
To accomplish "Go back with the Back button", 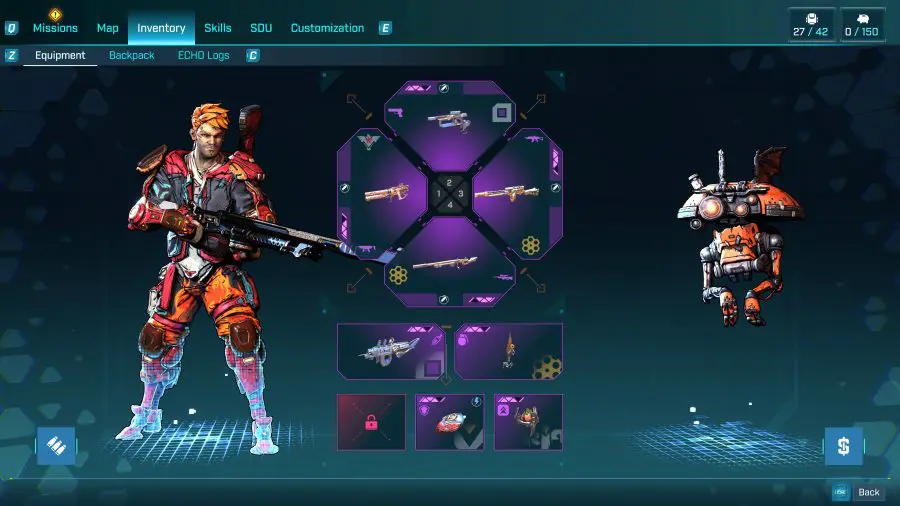I will [x=860, y=492].
